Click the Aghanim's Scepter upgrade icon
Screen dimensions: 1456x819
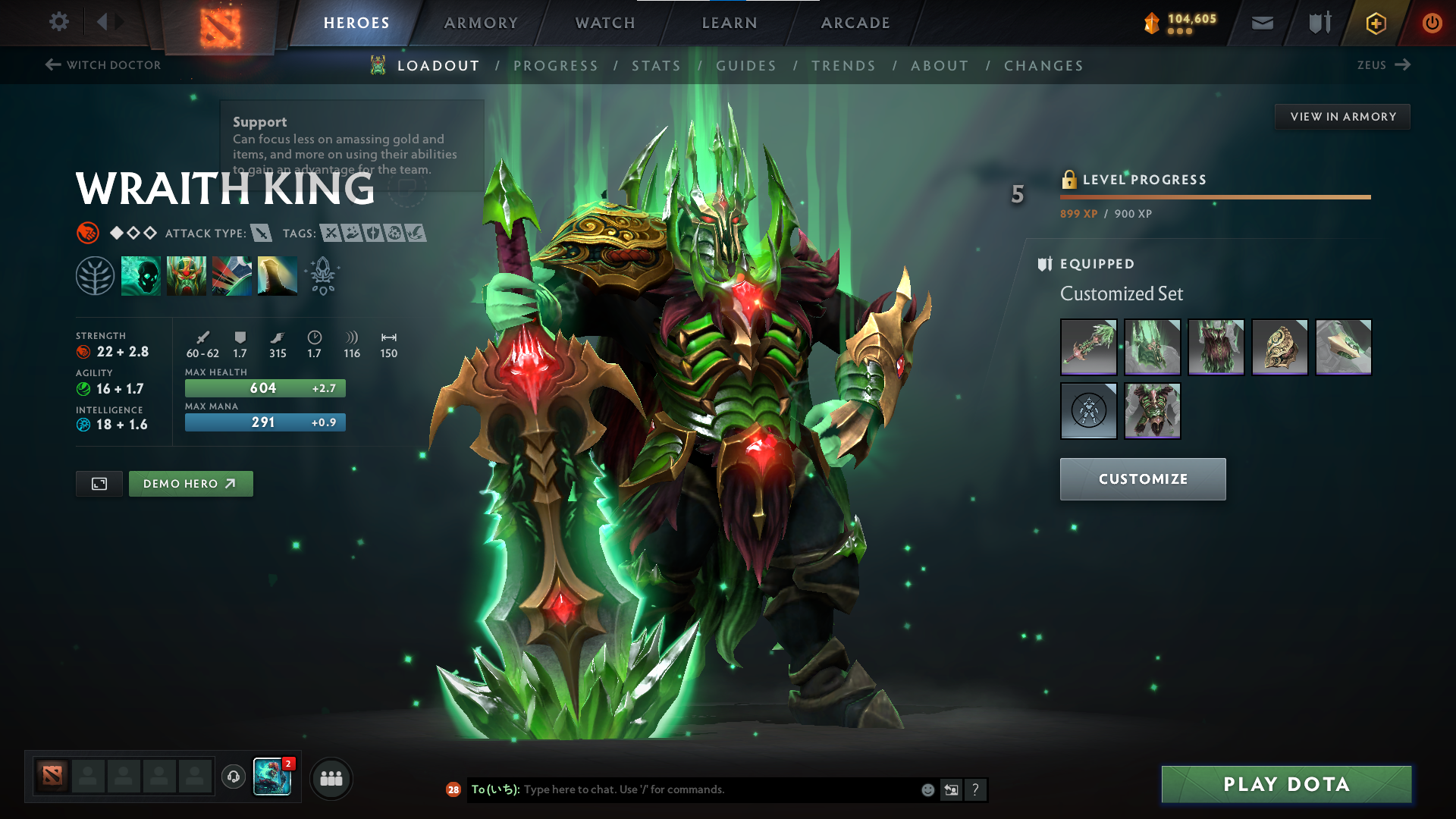322,275
